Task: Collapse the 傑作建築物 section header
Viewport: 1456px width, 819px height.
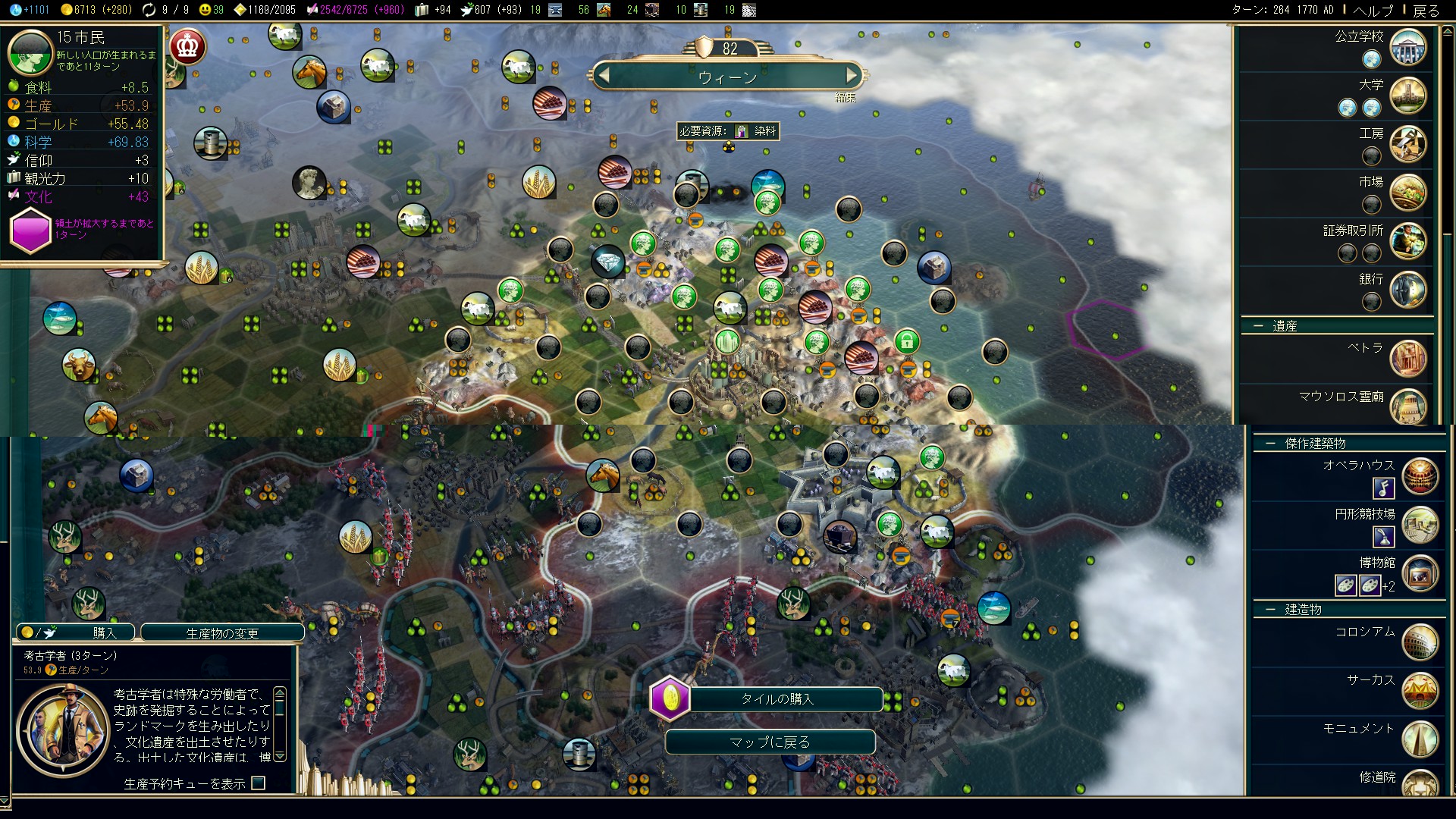Action: pyautogui.click(x=1270, y=443)
